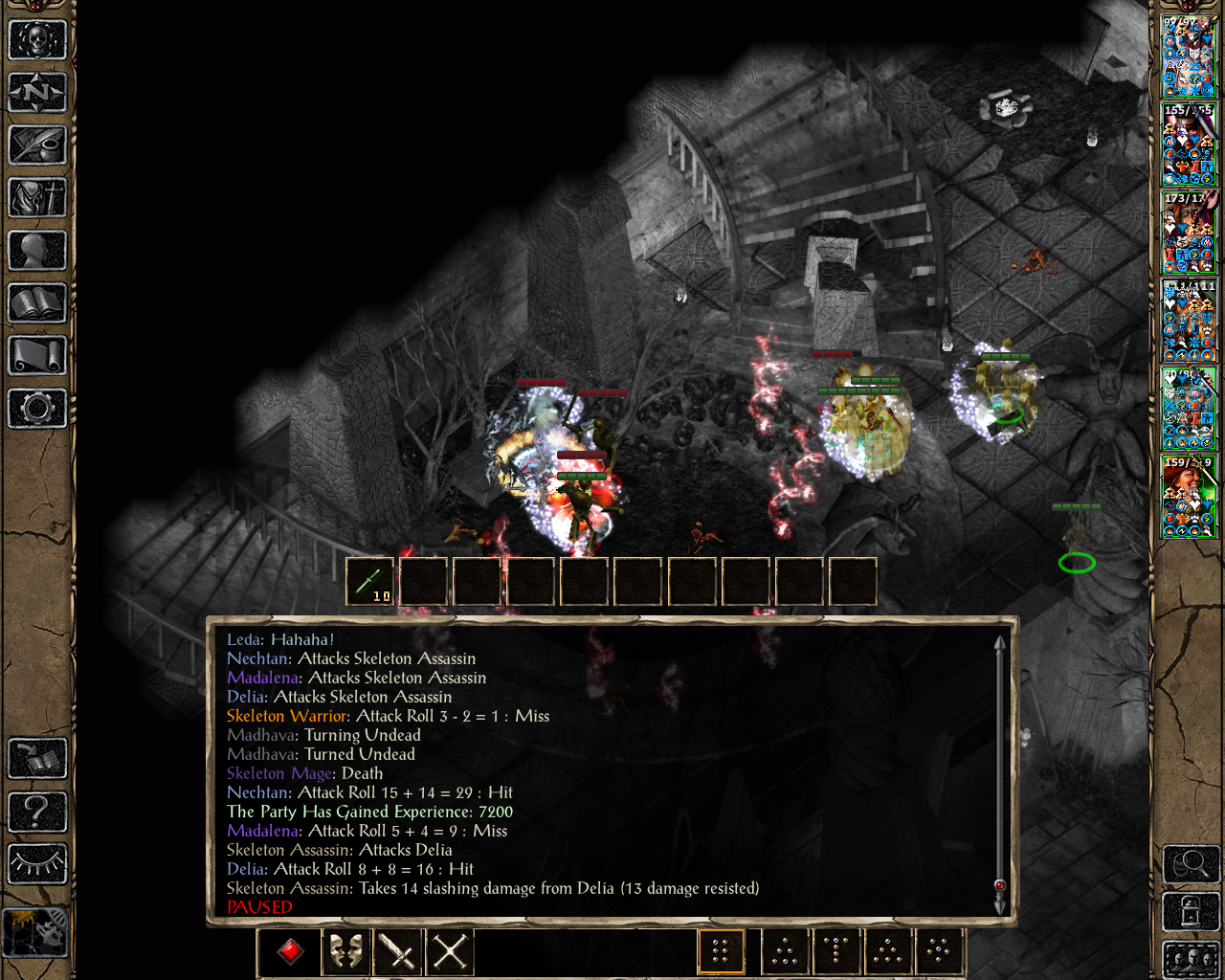
Task: Open the options gear menu
Action: (37, 409)
